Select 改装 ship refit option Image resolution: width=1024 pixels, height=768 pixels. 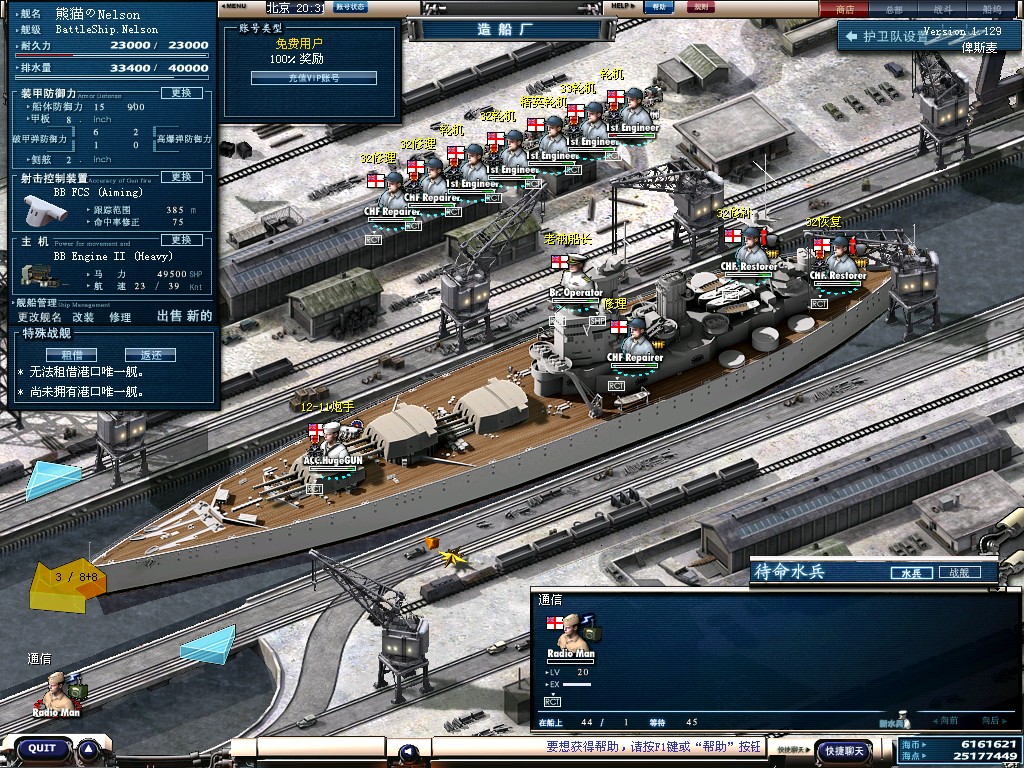coord(83,316)
